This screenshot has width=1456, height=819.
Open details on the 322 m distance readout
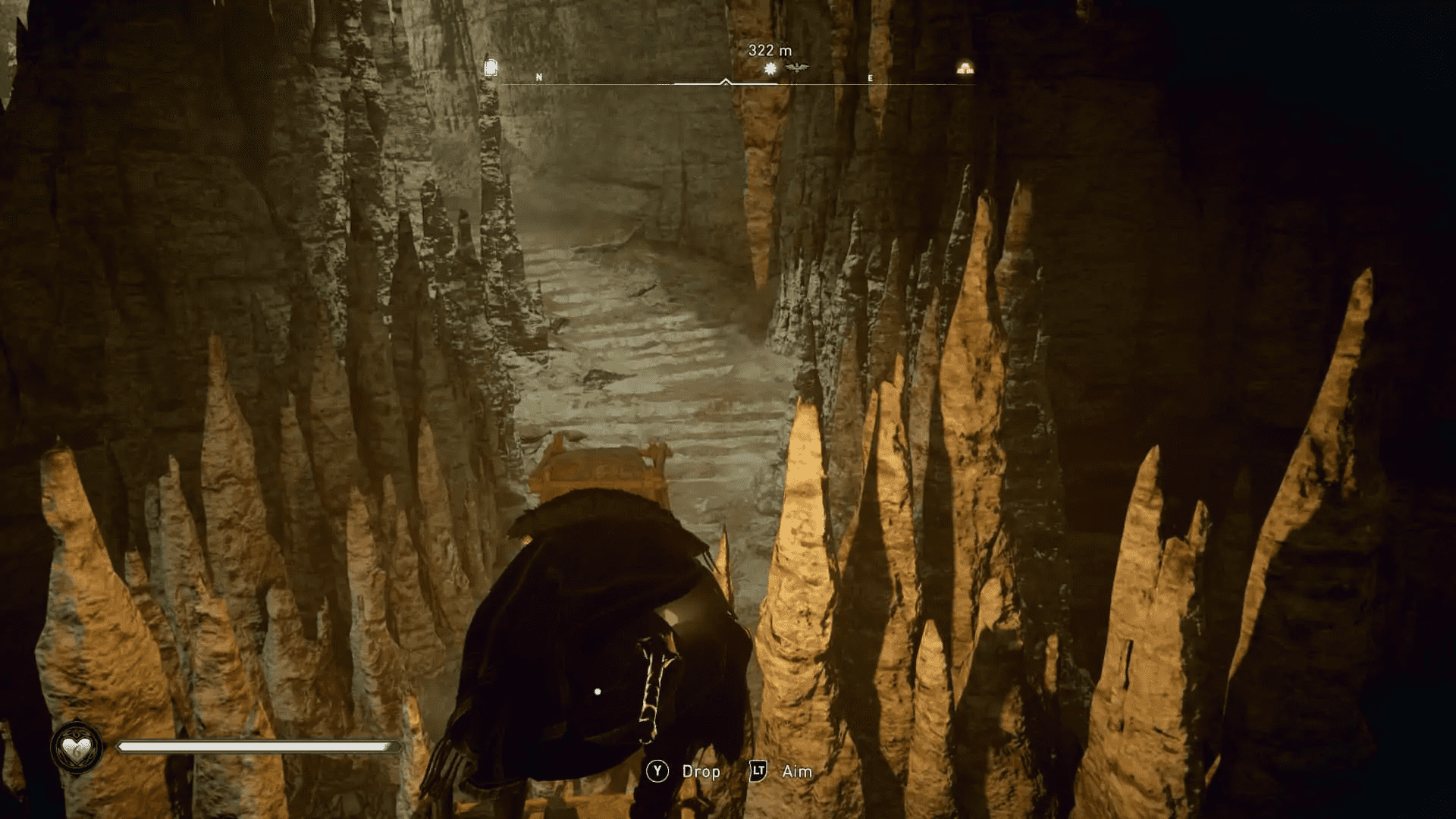pos(769,50)
